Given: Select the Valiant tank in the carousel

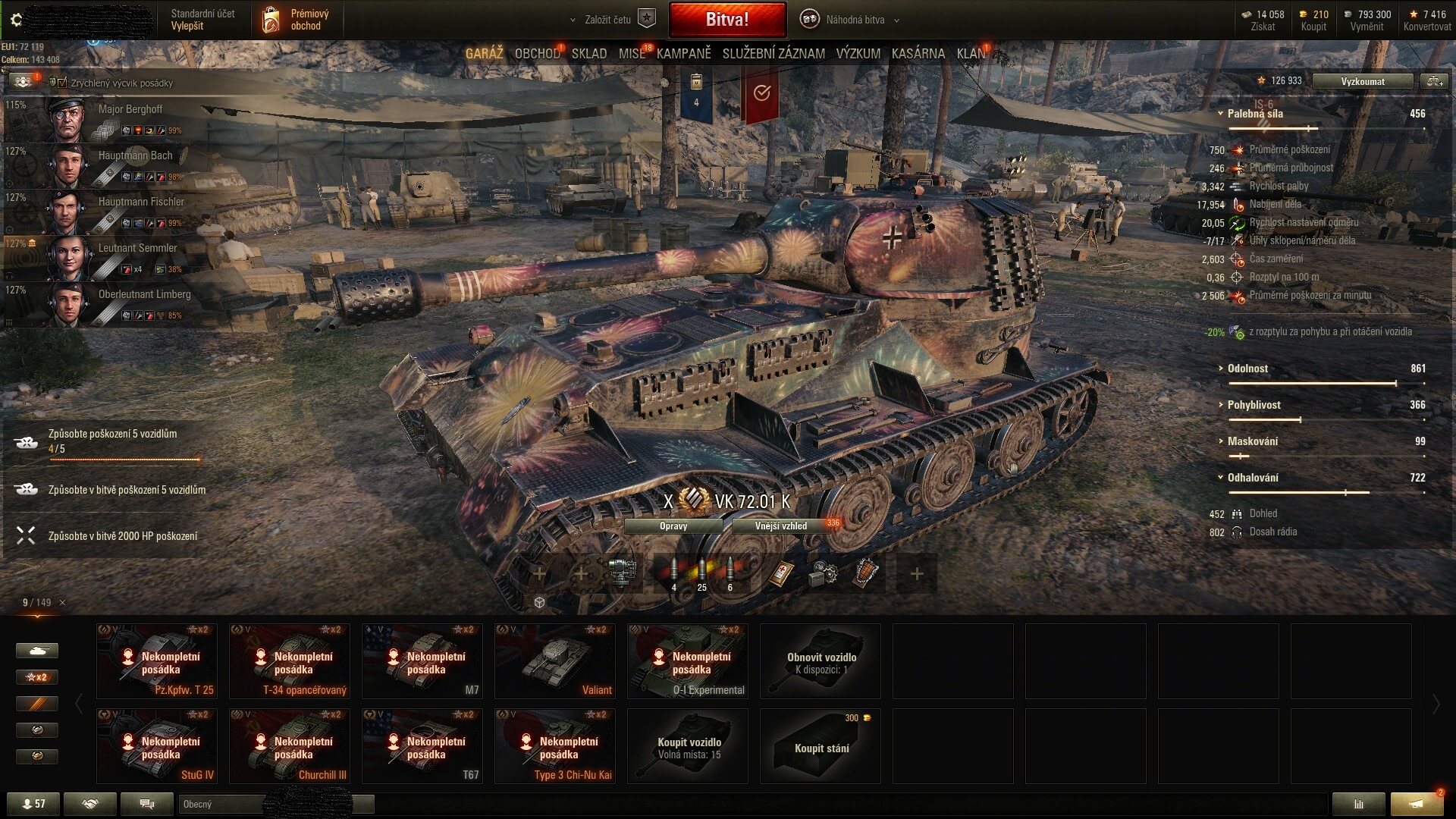Looking at the screenshot, I should (x=554, y=661).
